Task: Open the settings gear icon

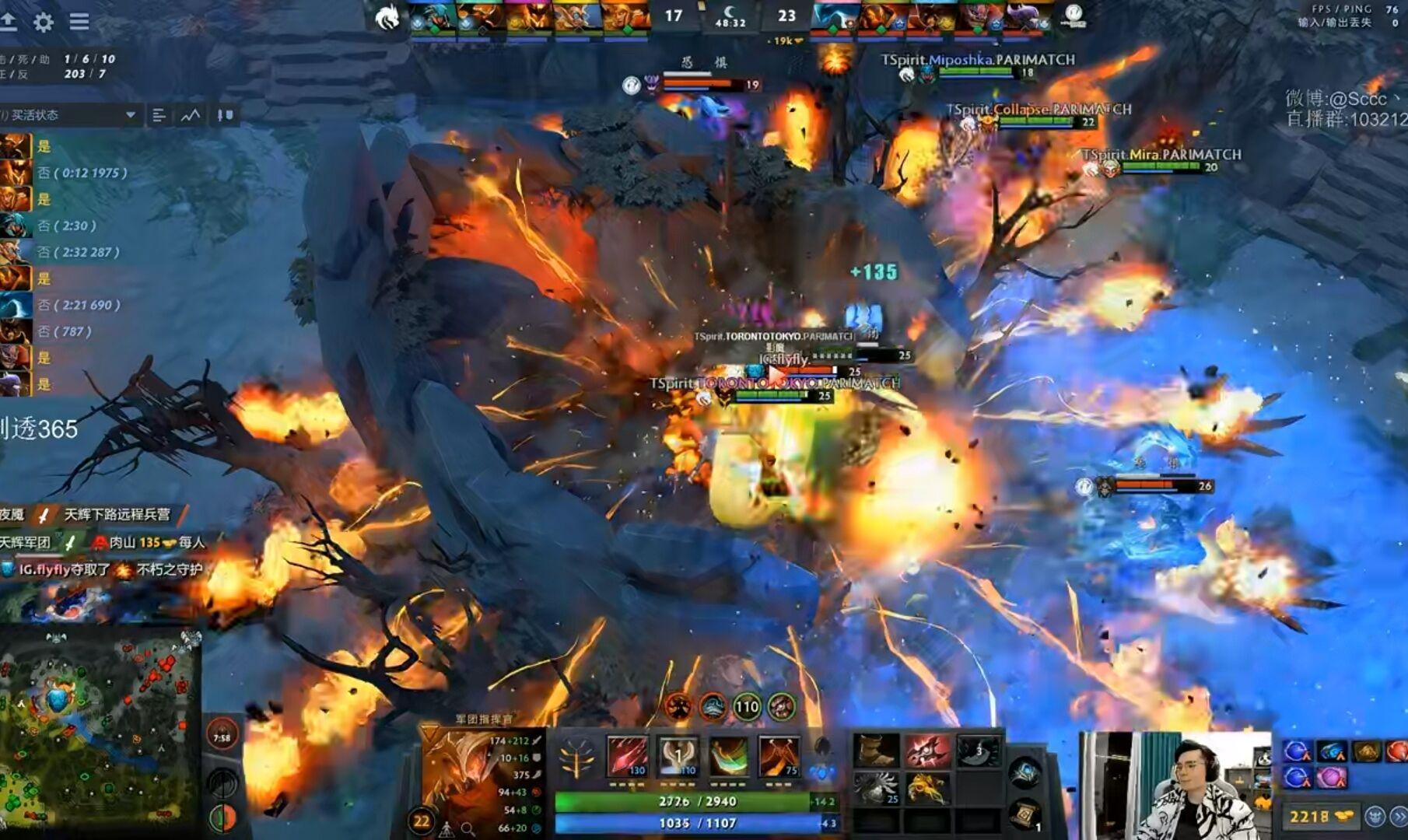Action: pos(44,23)
